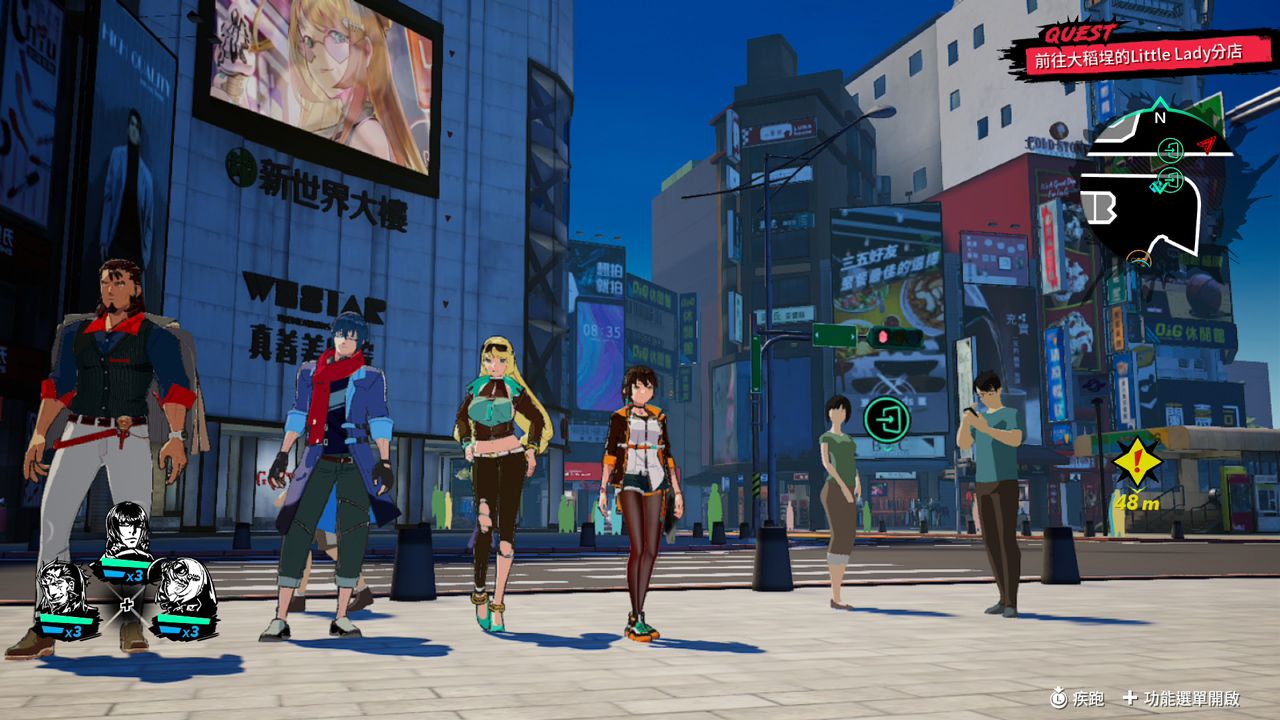Select the red arrow marker on the minimap
Viewport: 1280px width, 720px height.
1208,145
